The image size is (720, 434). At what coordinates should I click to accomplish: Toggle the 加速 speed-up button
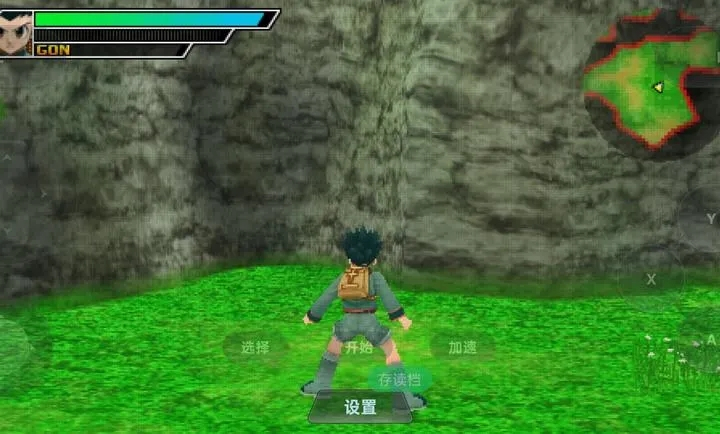pyautogui.click(x=462, y=348)
